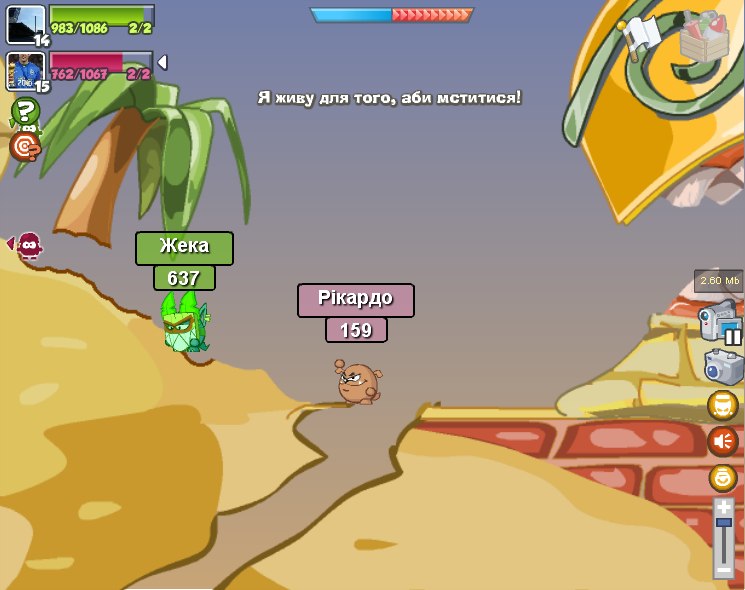Click the blue zoom slider handle

723,522
